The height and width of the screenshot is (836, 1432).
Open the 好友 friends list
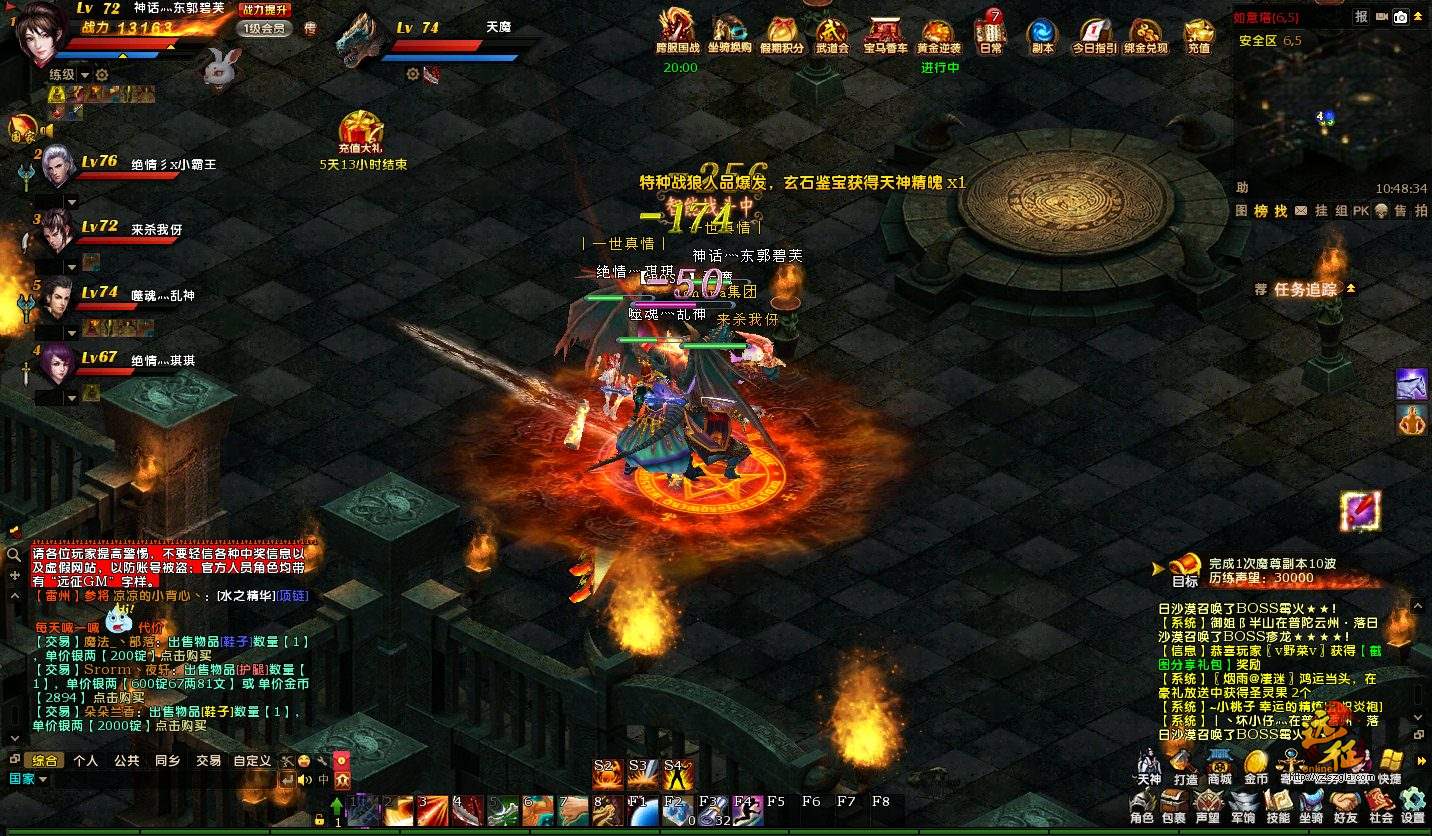1345,803
